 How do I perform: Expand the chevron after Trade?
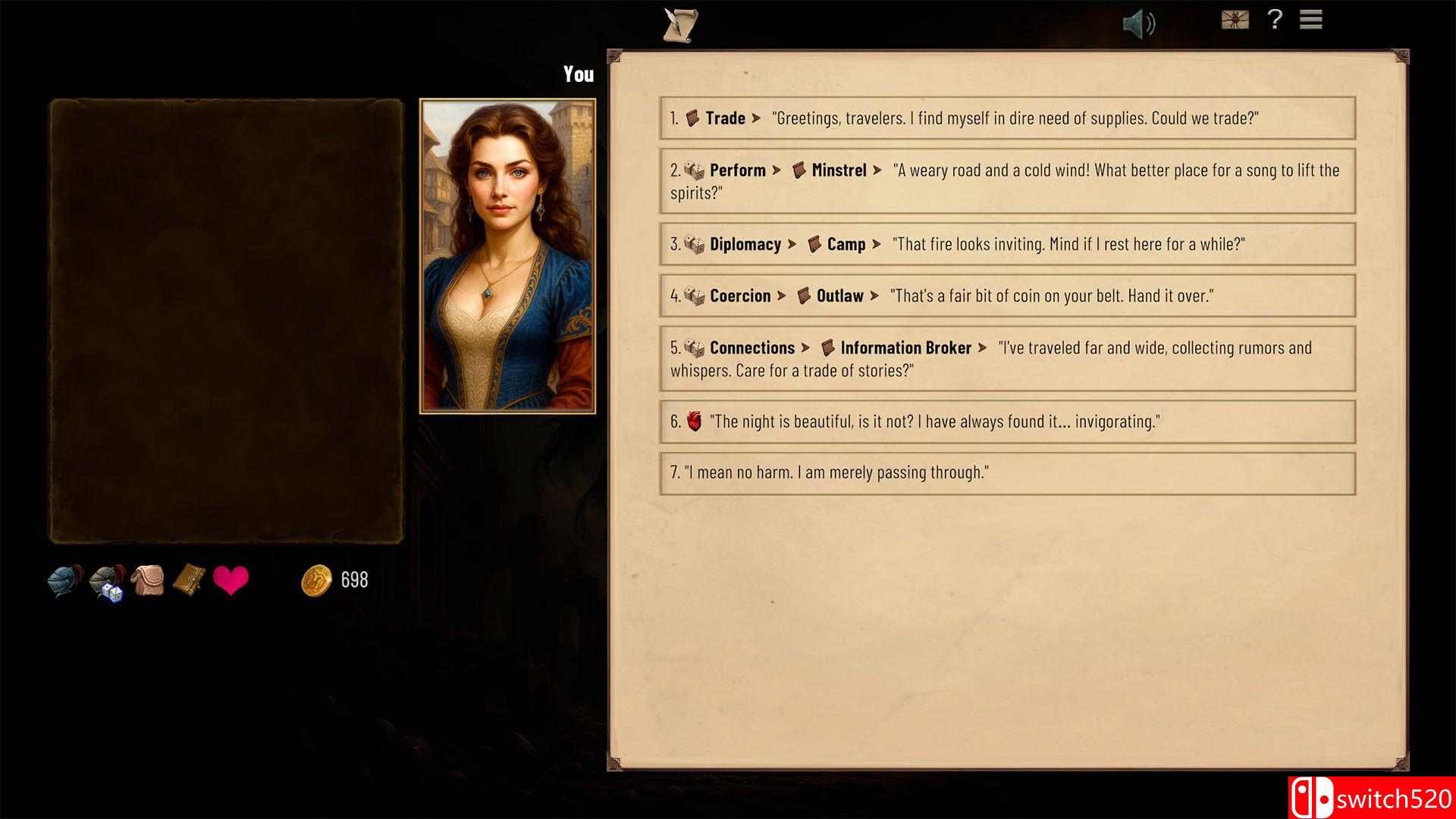point(756,118)
